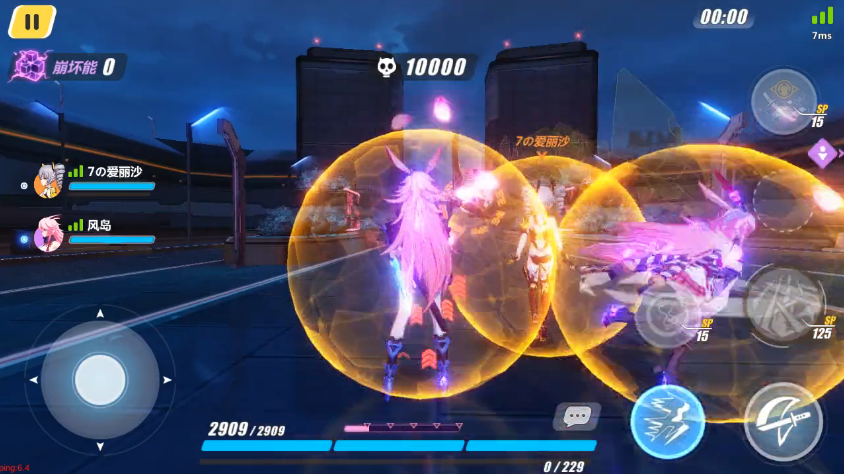Open the chat speech bubble

[x=576, y=416]
